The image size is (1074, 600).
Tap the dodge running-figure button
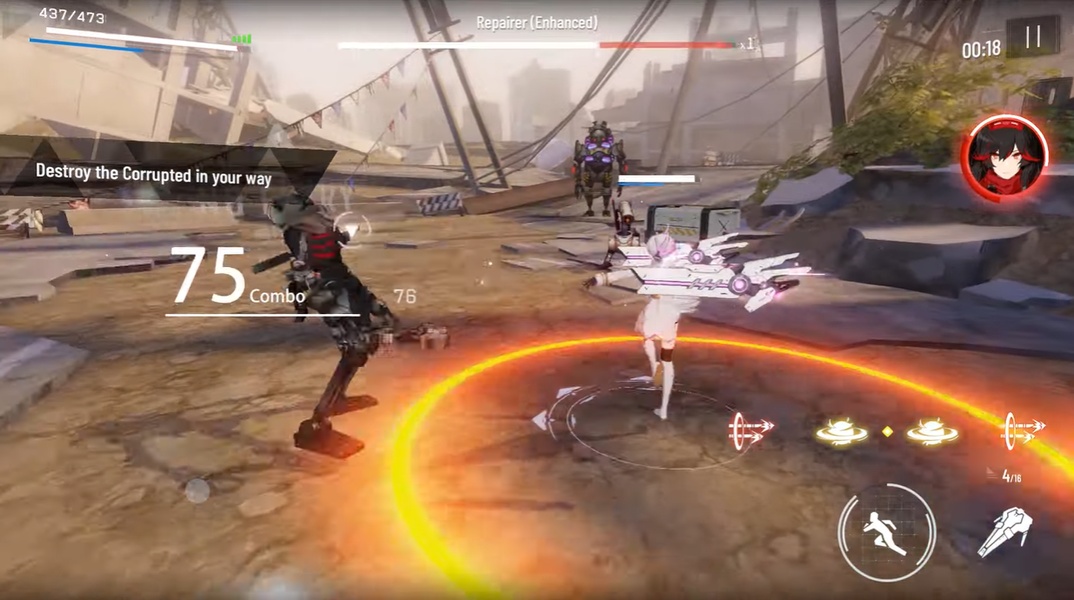click(886, 533)
